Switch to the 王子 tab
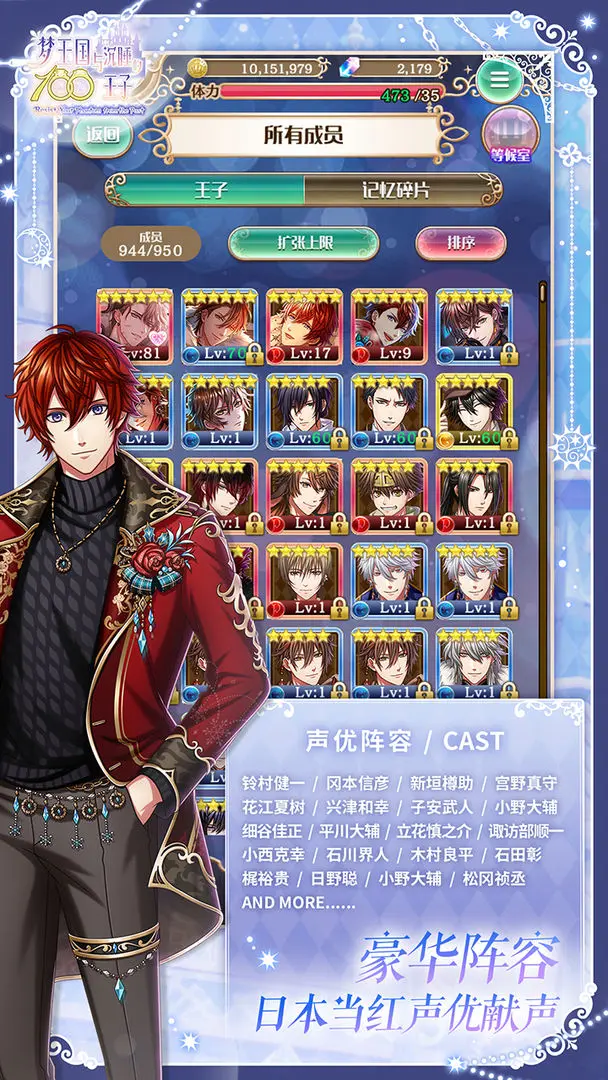This screenshot has width=608, height=1080. click(x=206, y=190)
